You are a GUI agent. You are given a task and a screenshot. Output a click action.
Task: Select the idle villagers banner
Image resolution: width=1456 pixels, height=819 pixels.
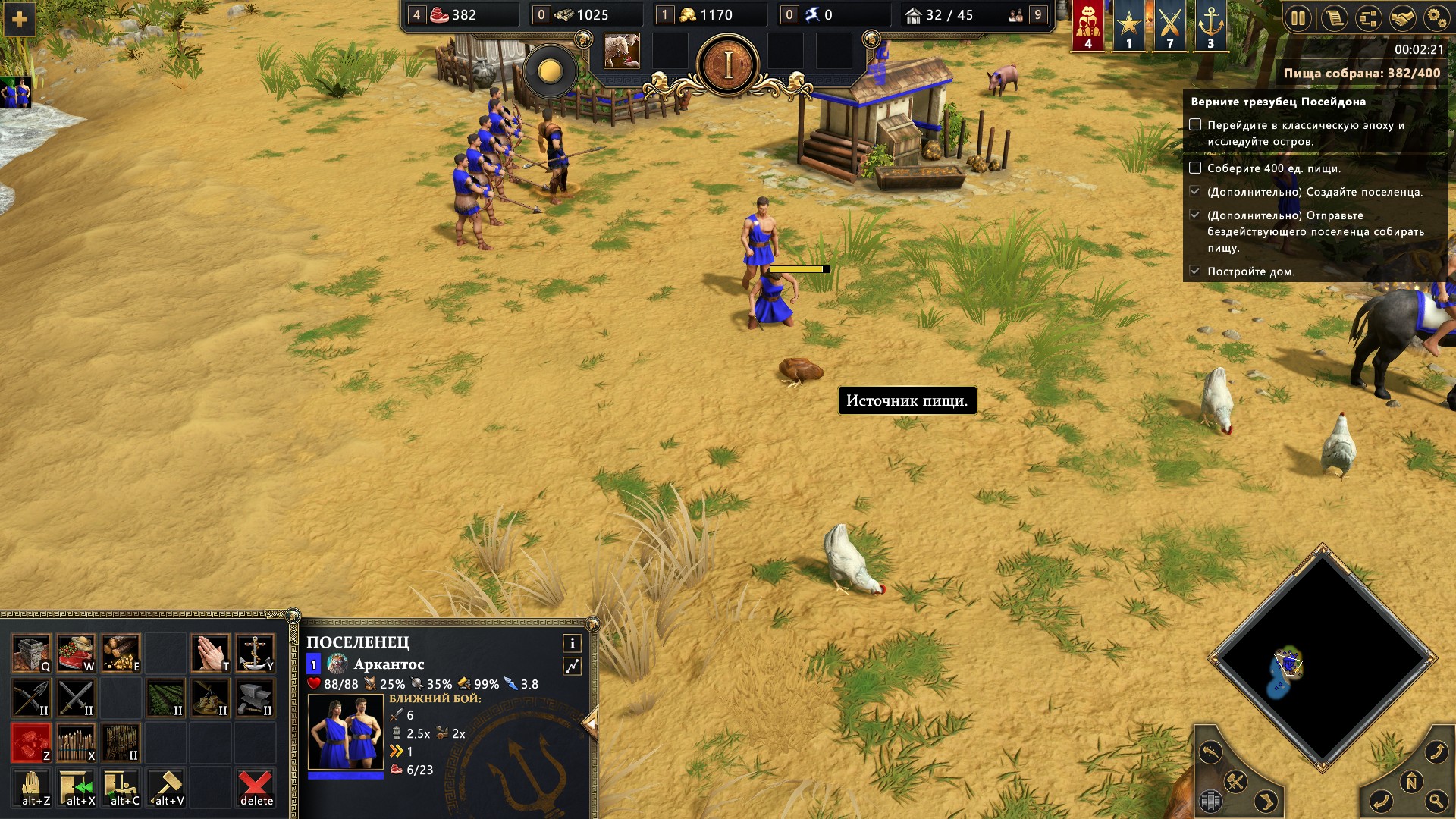coord(1088,25)
